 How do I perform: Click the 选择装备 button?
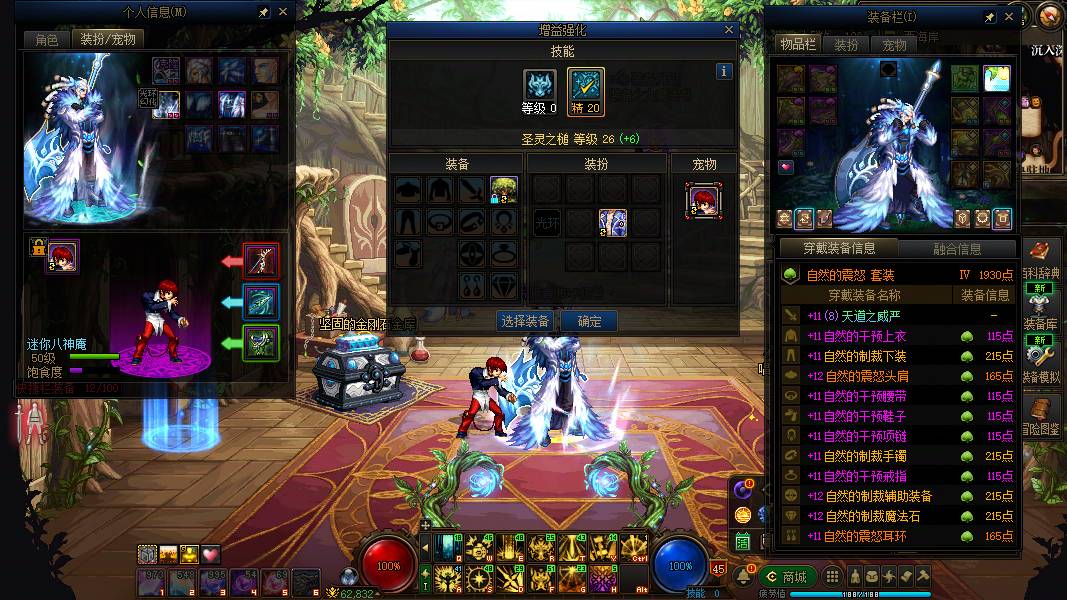[x=525, y=321]
